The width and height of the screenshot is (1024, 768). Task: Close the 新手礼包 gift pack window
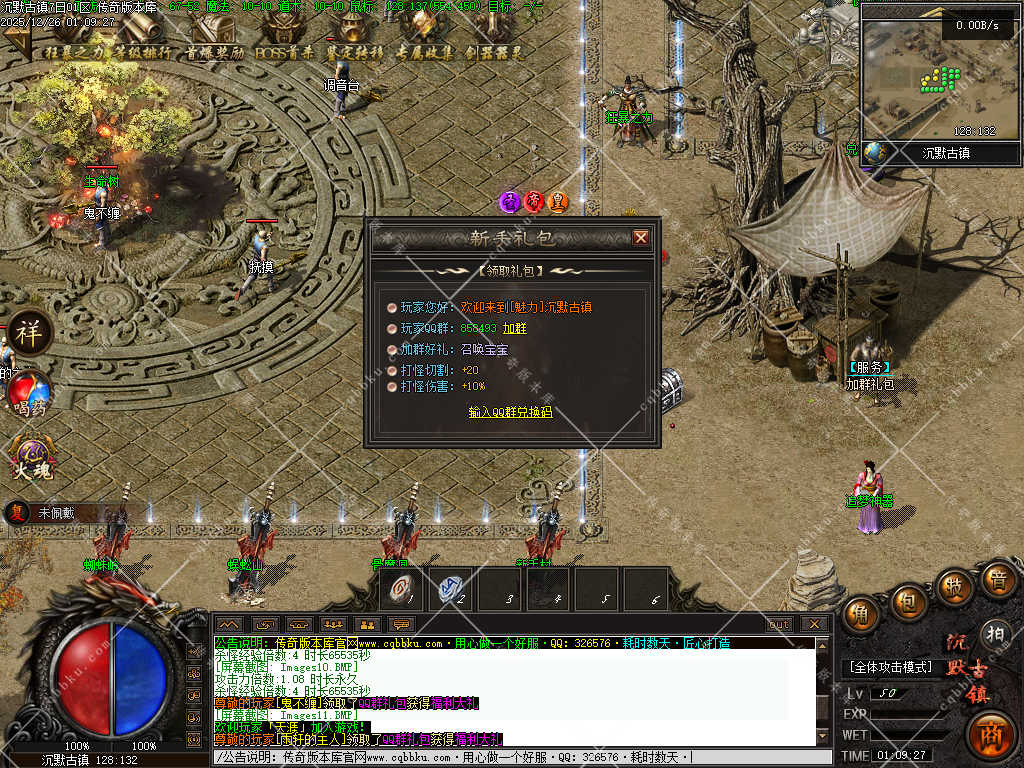pyautogui.click(x=641, y=237)
